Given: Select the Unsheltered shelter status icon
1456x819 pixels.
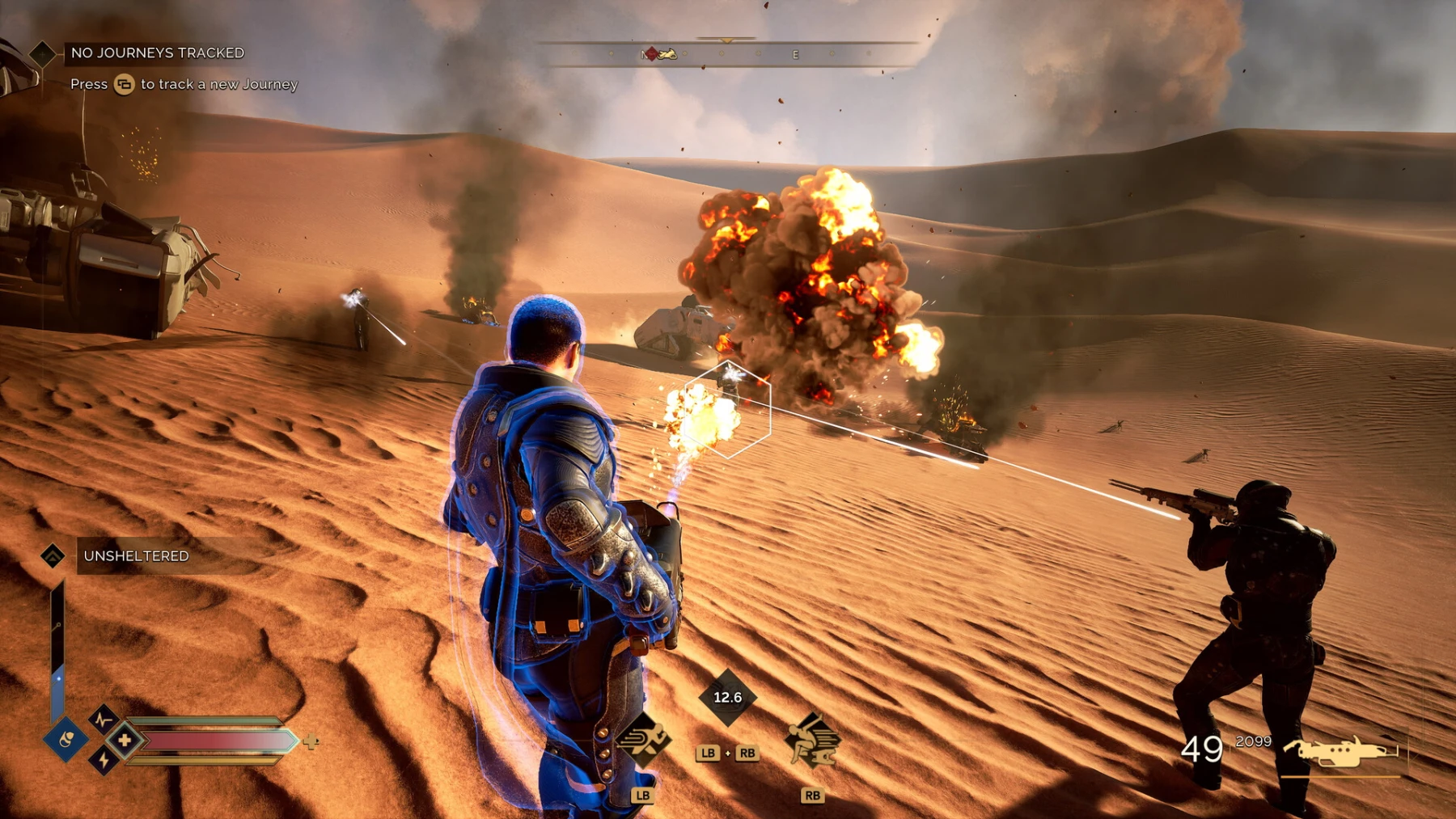Looking at the screenshot, I should click(54, 556).
